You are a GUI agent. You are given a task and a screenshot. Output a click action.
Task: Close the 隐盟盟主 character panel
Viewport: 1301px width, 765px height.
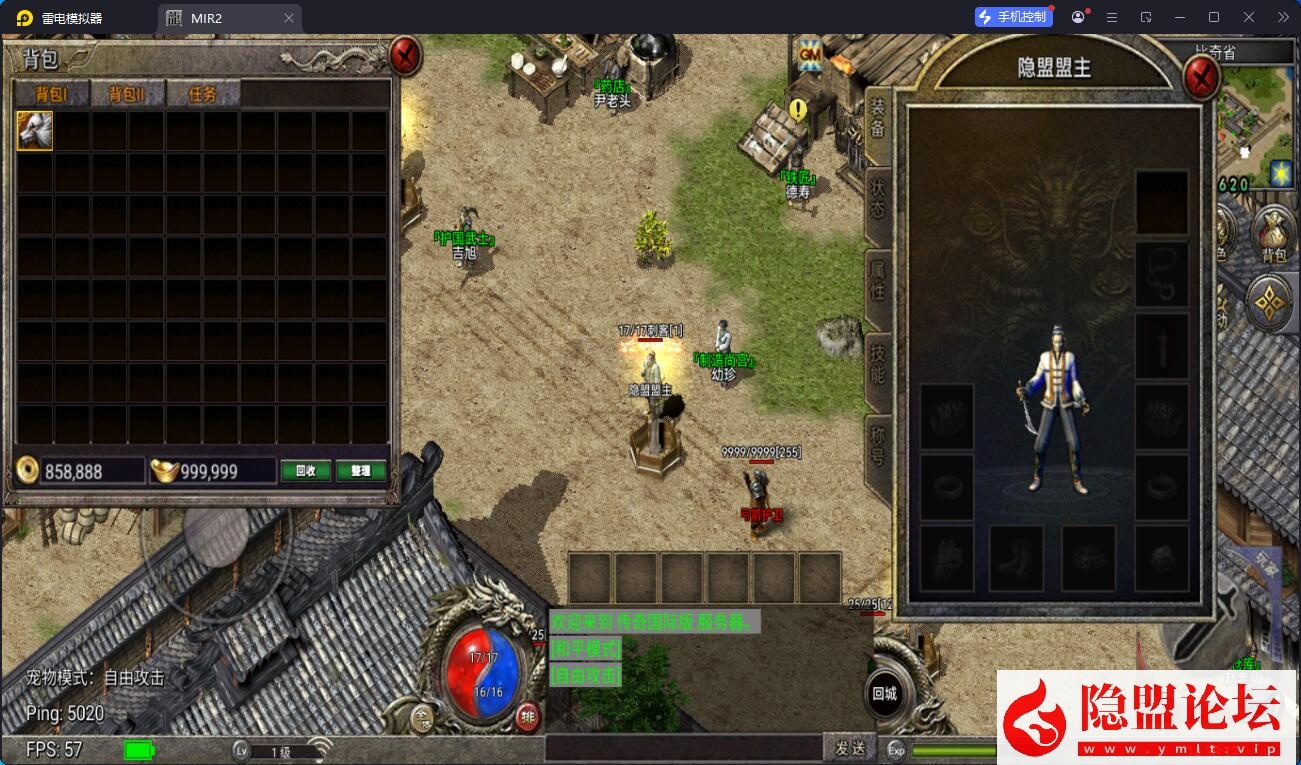coord(1200,76)
